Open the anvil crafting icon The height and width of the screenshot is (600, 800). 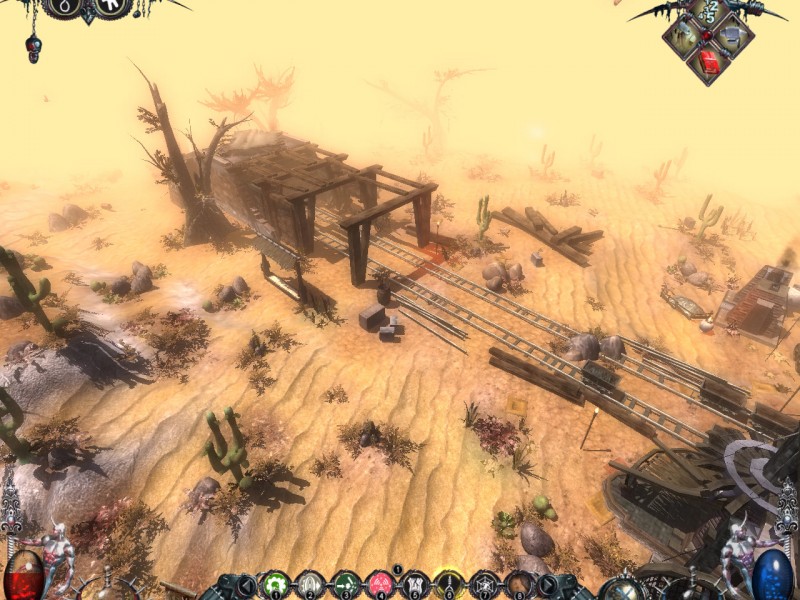tap(734, 38)
